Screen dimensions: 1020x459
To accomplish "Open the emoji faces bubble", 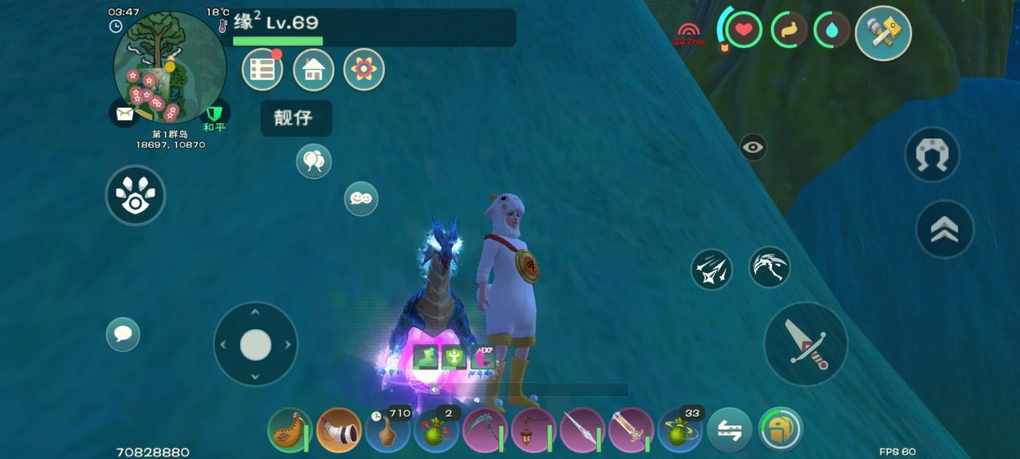I will [361, 198].
